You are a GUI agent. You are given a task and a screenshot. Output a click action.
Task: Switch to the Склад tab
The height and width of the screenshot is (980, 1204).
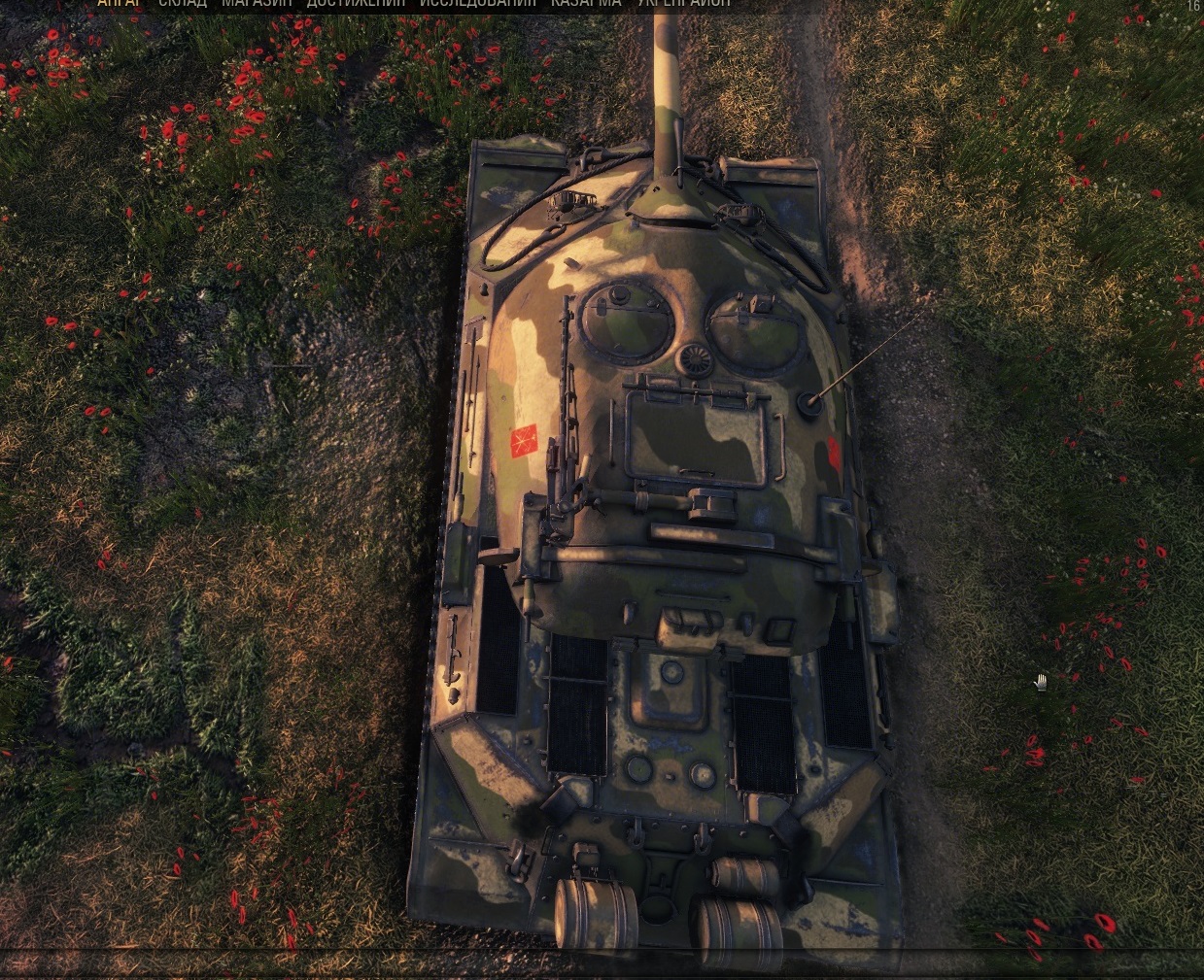(x=183, y=4)
